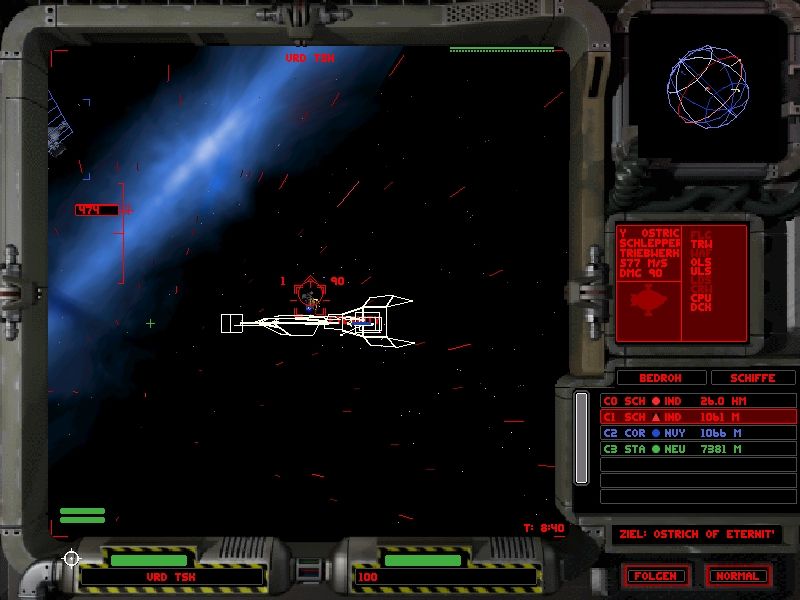Click the ZIEL target name readout
Viewport: 800px width, 600px height.
696,534
